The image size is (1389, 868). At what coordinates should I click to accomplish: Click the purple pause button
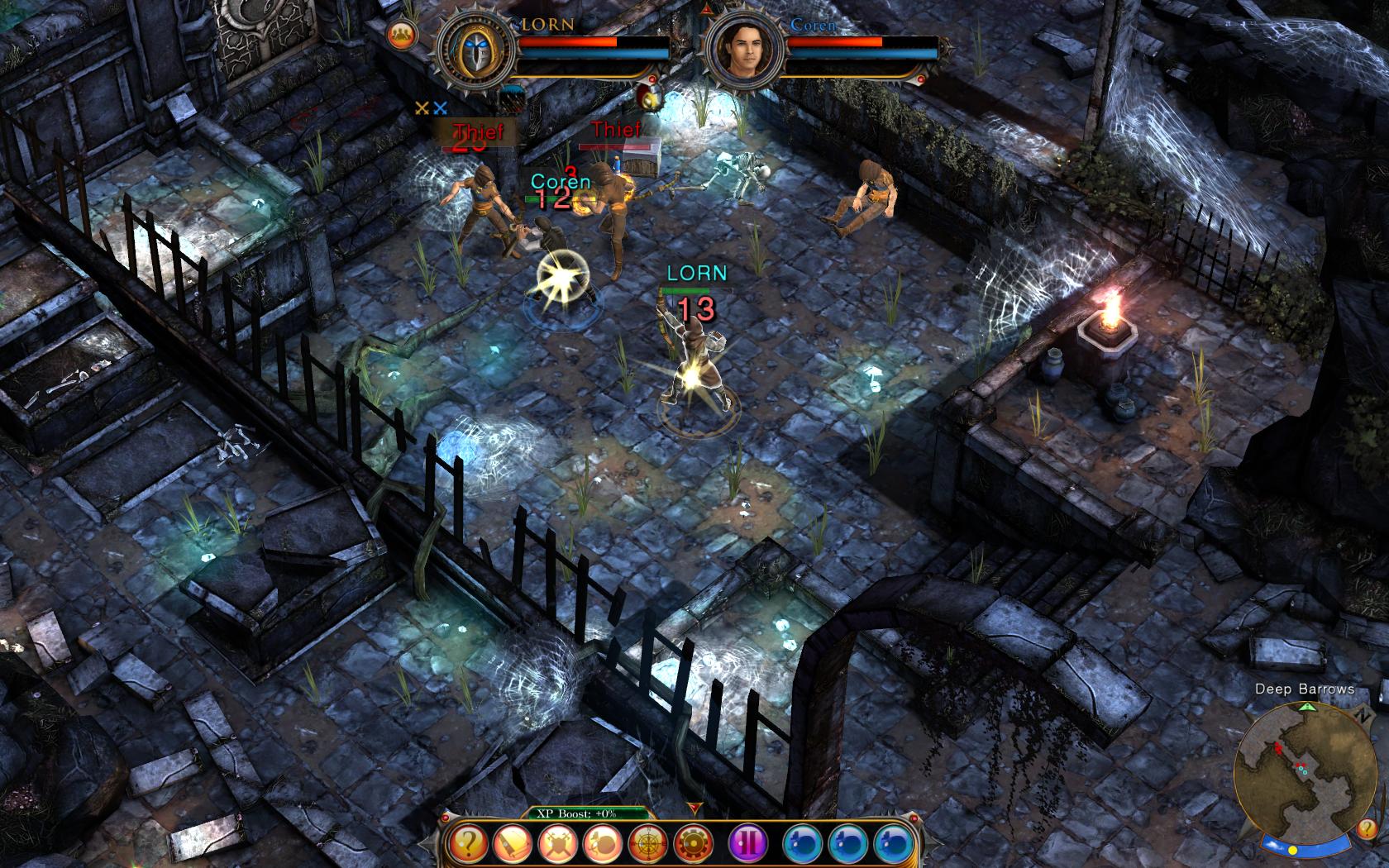[x=750, y=844]
